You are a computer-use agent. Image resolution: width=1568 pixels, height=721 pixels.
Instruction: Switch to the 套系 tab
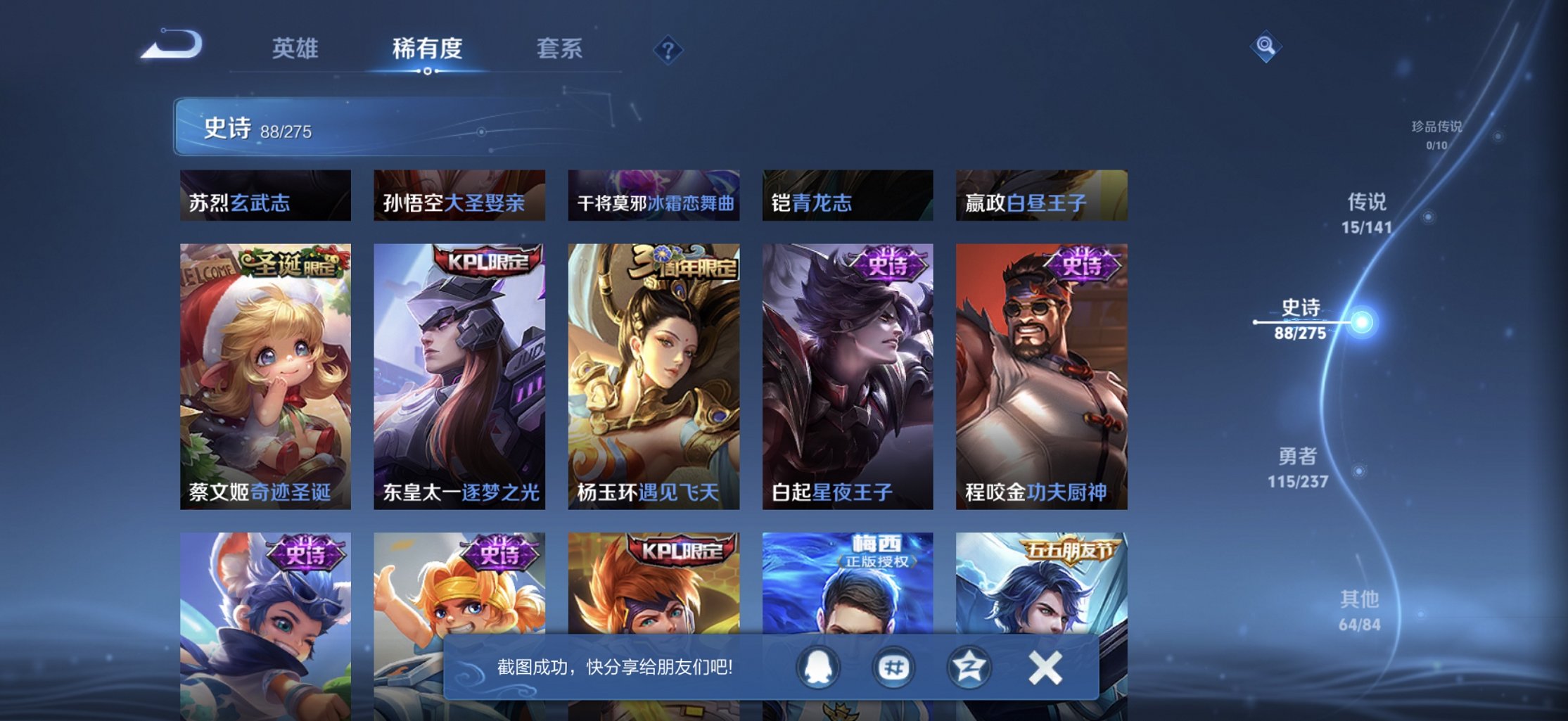pyautogui.click(x=561, y=48)
